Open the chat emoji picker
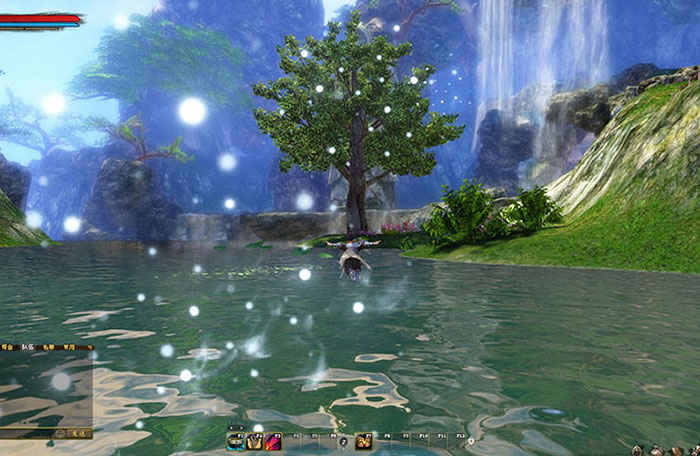 [x=61, y=434]
